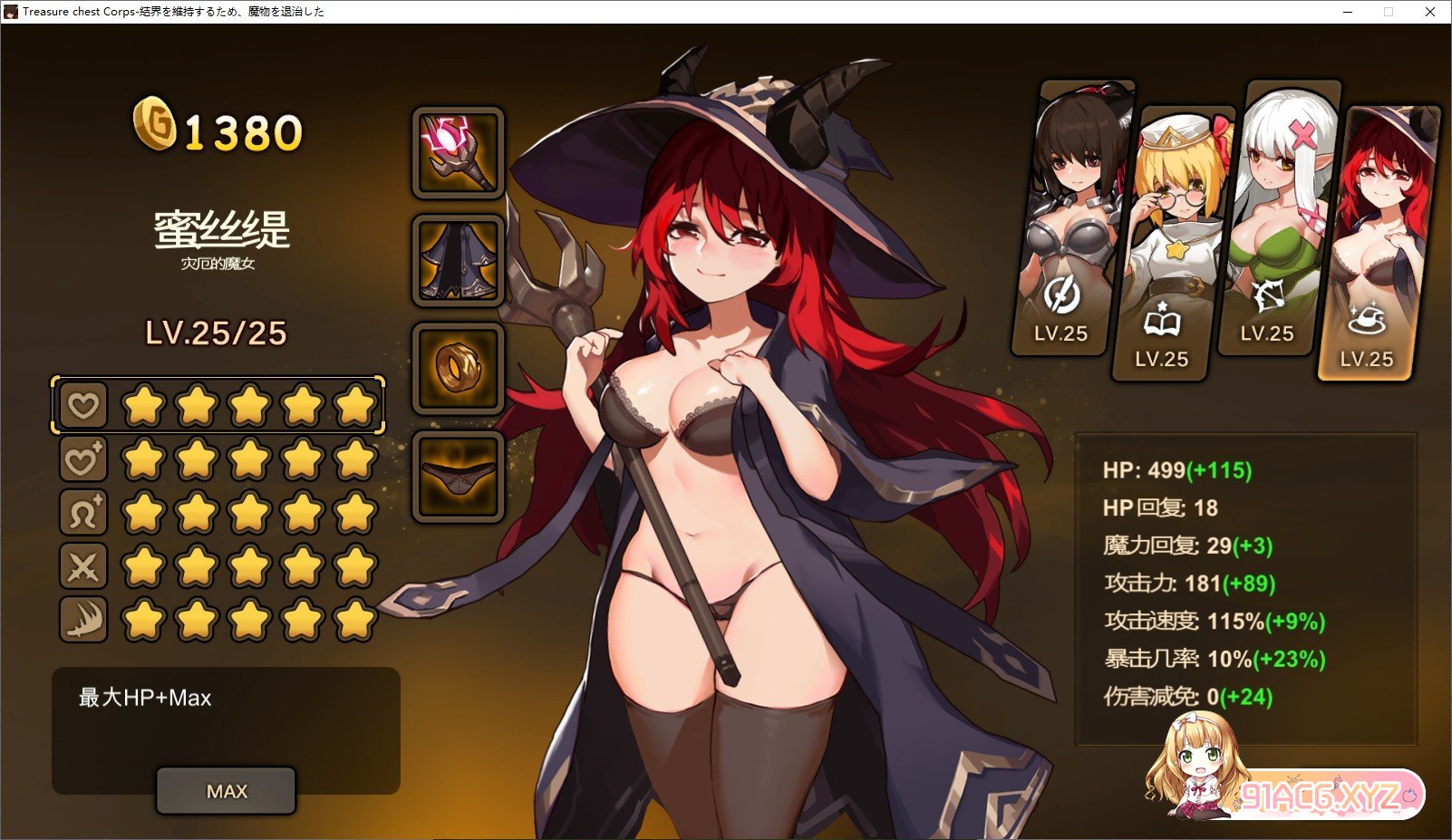This screenshot has height=840, width=1452.
Task: Select the HP upgrade heart icon
Action: tap(82, 405)
